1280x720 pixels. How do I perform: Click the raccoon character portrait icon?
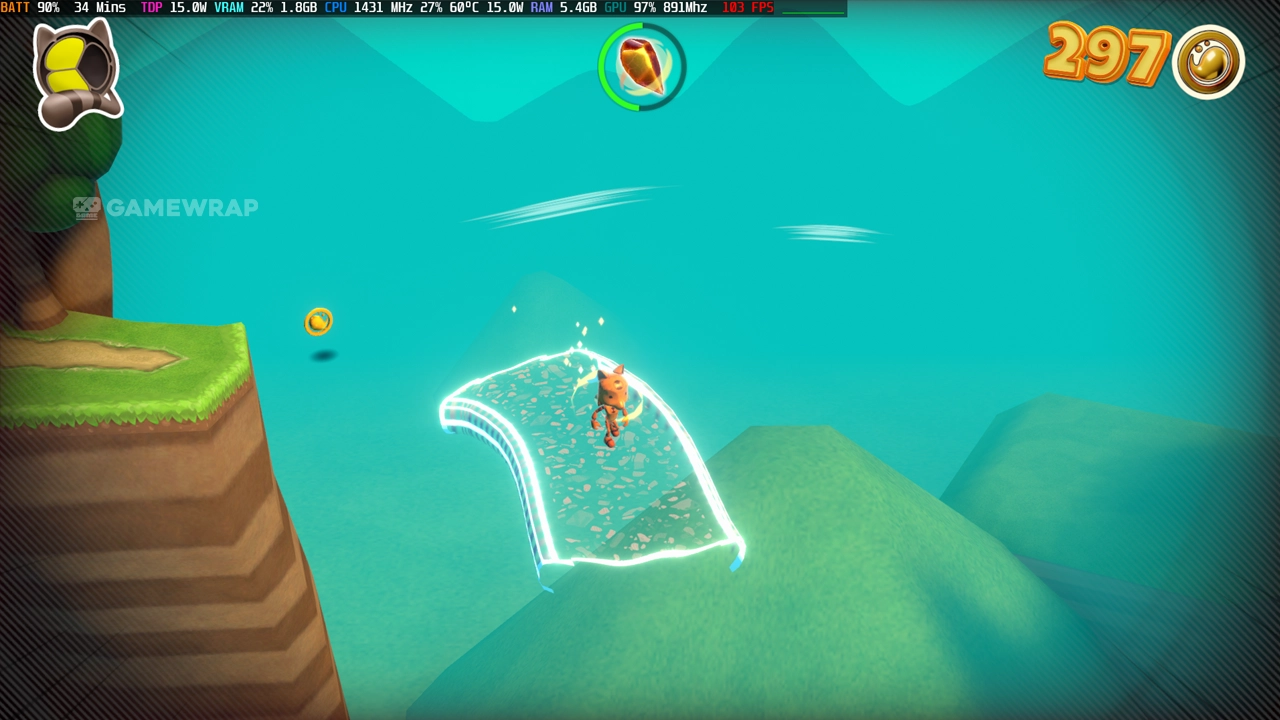tap(76, 74)
